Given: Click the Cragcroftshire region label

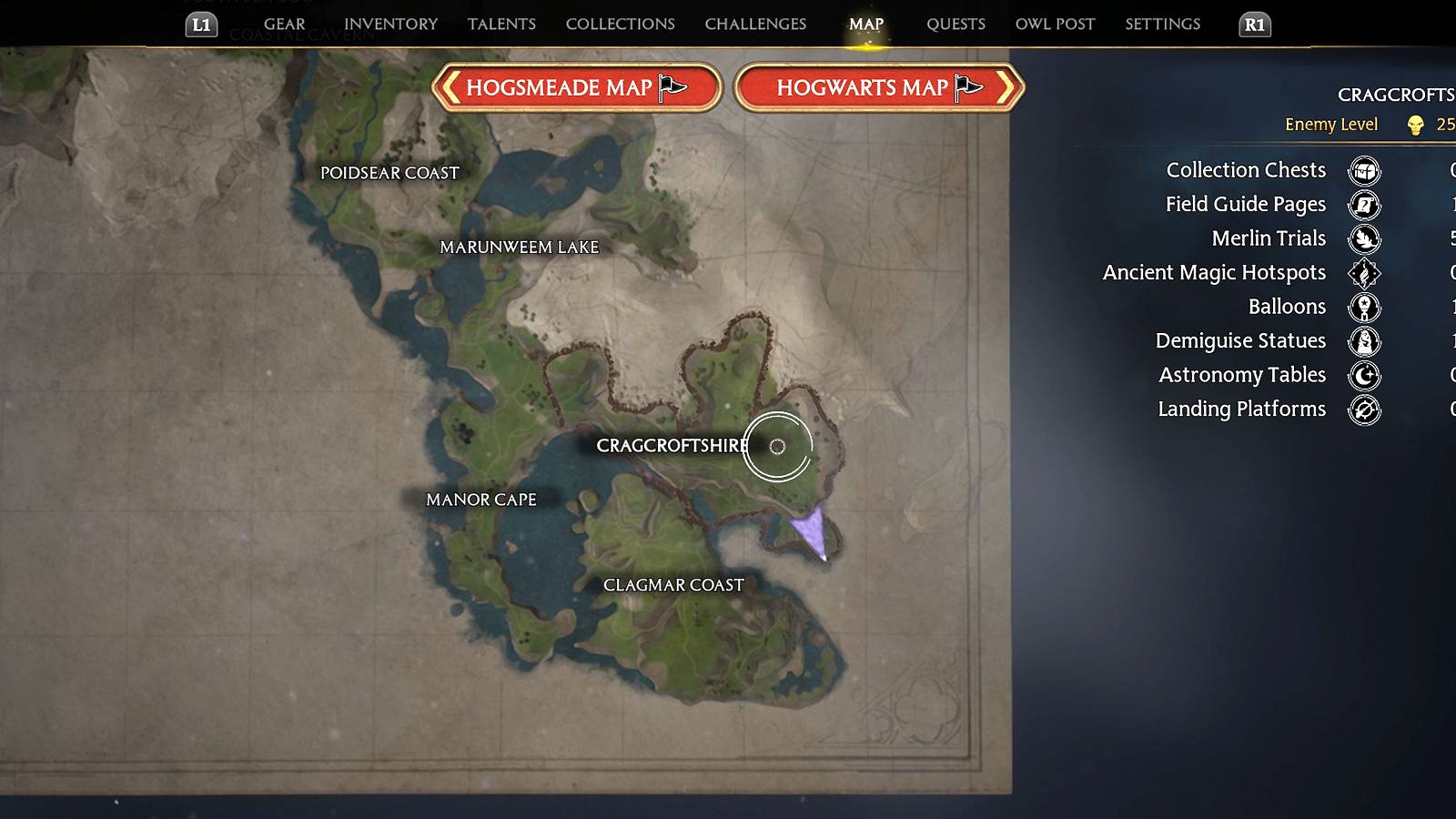Looking at the screenshot, I should [x=673, y=446].
